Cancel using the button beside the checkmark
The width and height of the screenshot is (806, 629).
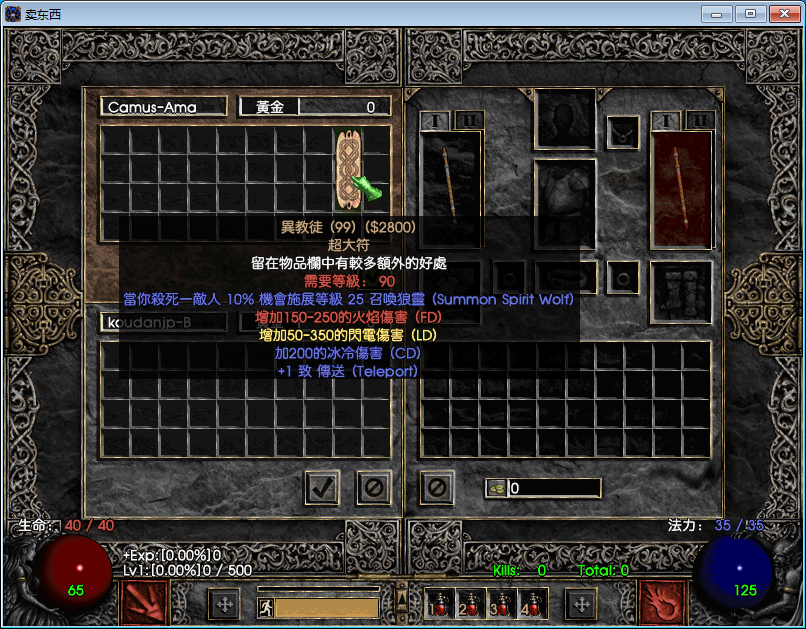pyautogui.click(x=374, y=487)
